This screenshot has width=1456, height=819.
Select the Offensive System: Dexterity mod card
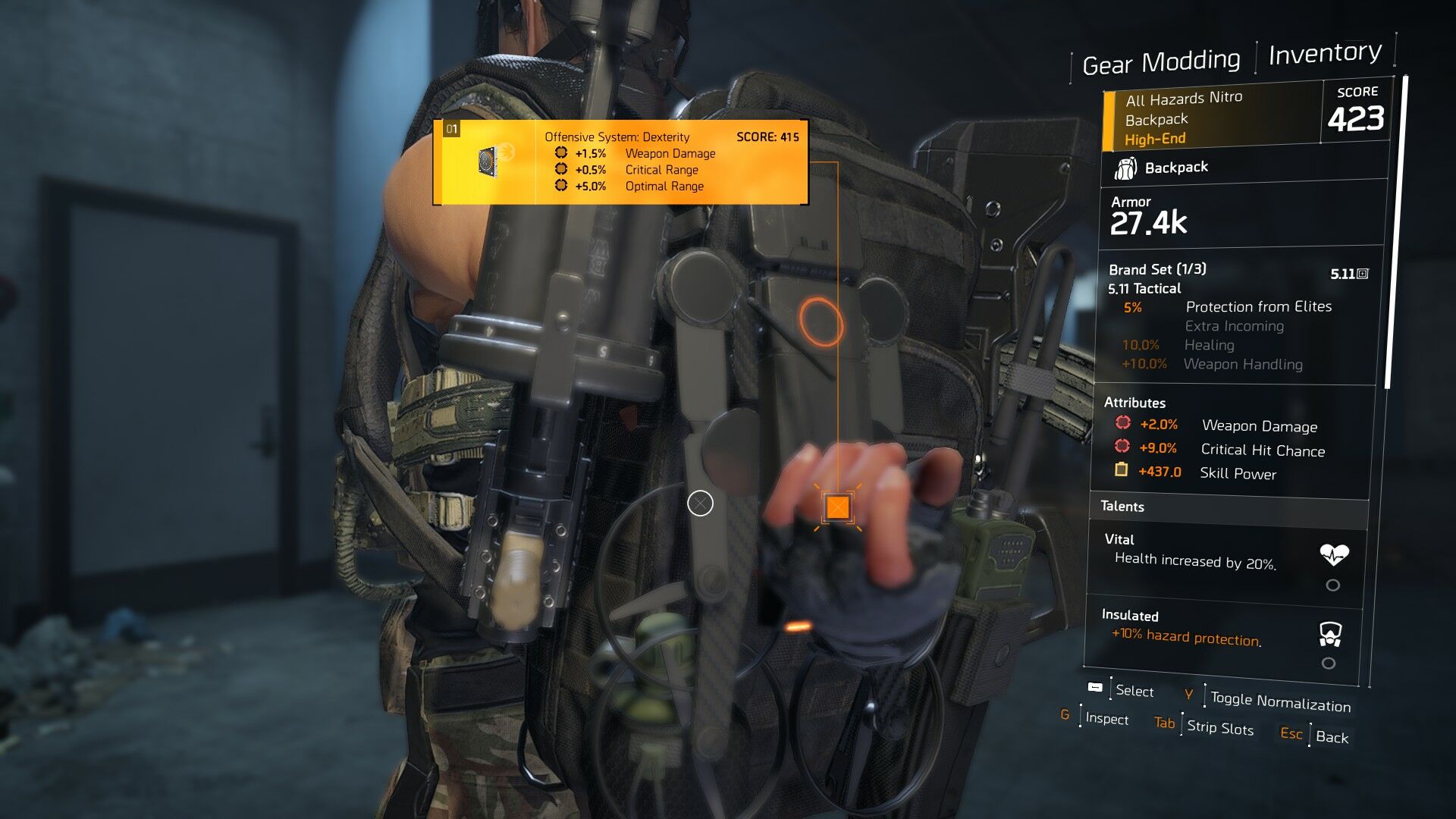pos(620,162)
